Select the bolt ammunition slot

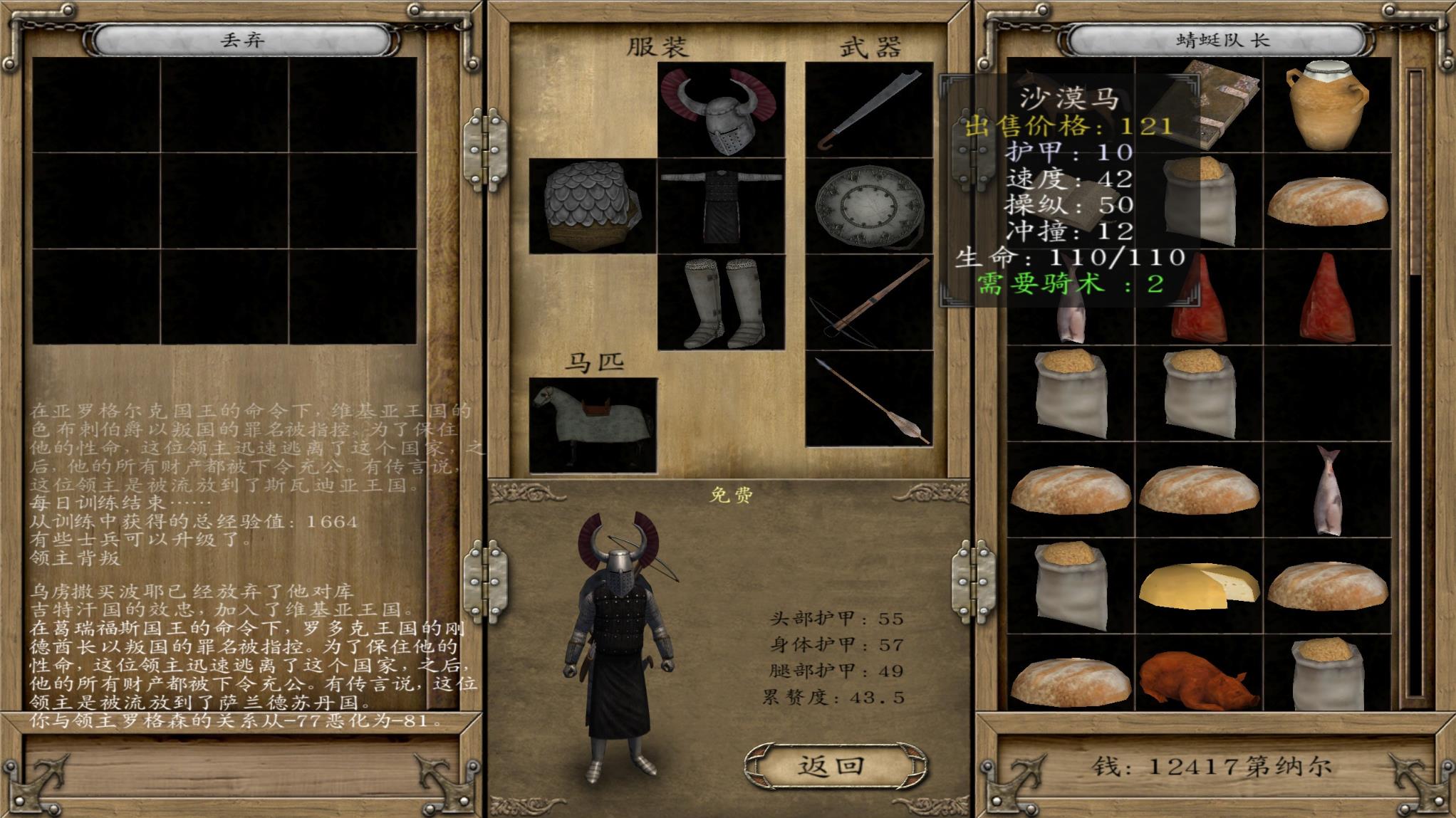point(869,399)
